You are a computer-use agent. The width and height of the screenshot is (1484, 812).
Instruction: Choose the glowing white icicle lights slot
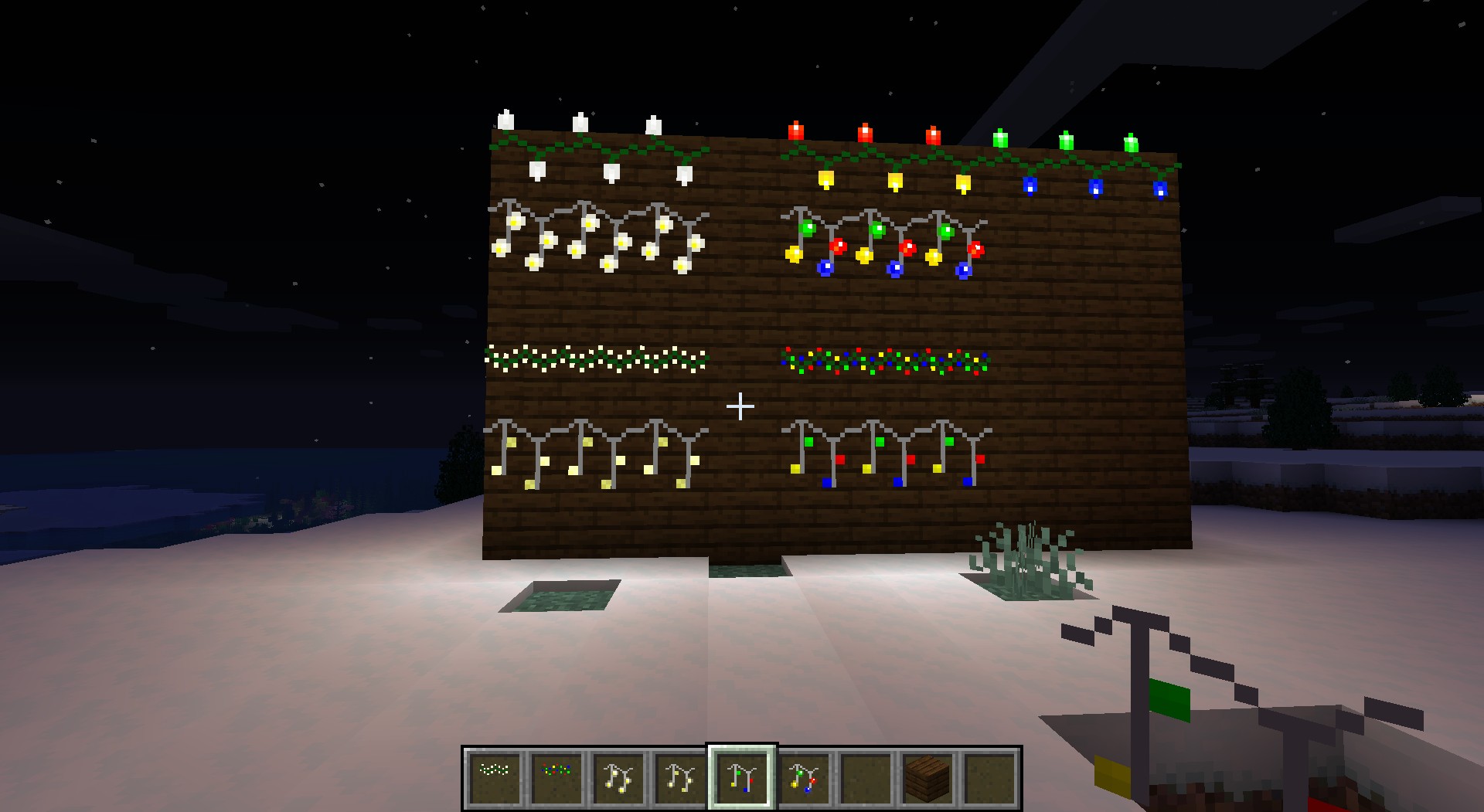[618, 777]
